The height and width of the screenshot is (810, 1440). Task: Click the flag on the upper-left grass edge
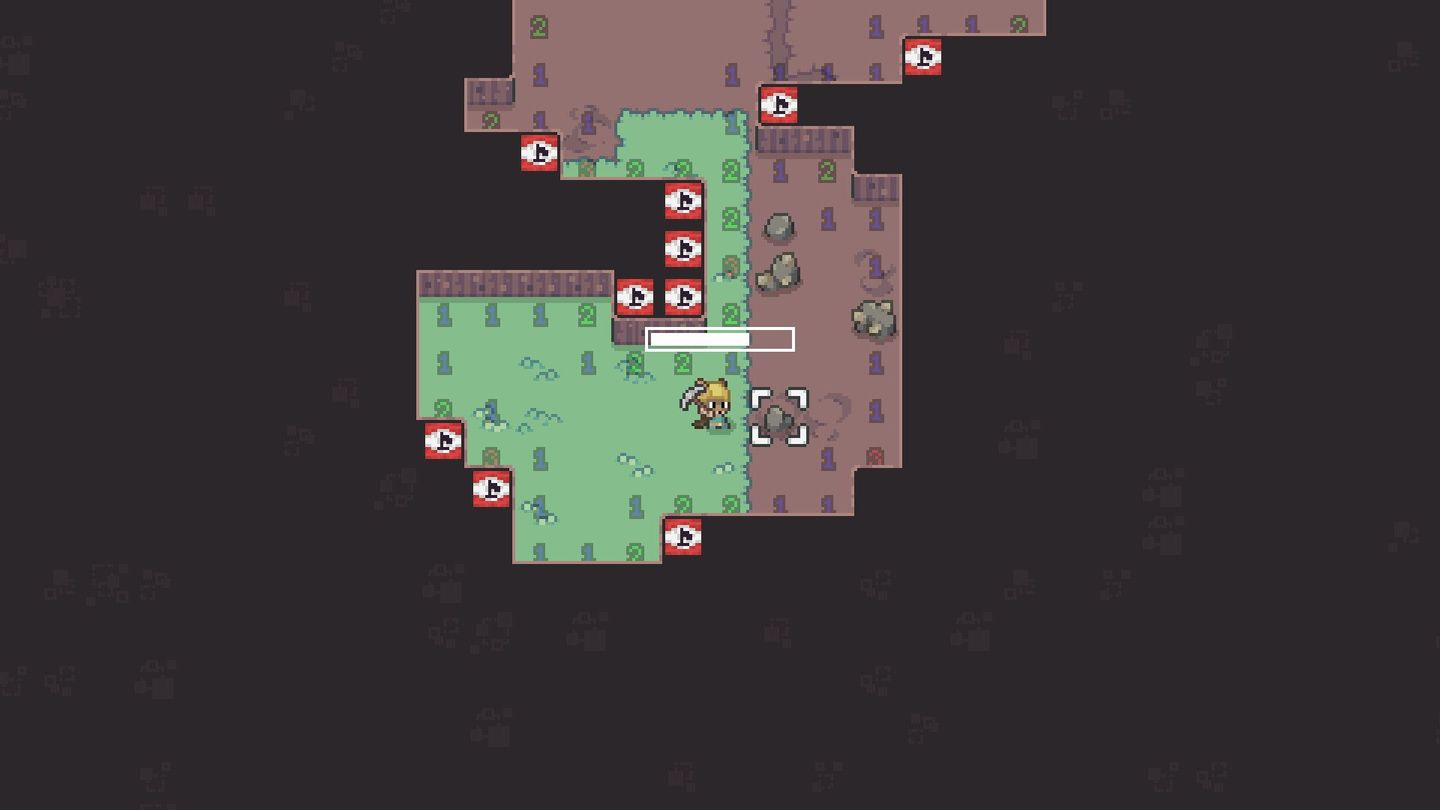click(x=538, y=153)
